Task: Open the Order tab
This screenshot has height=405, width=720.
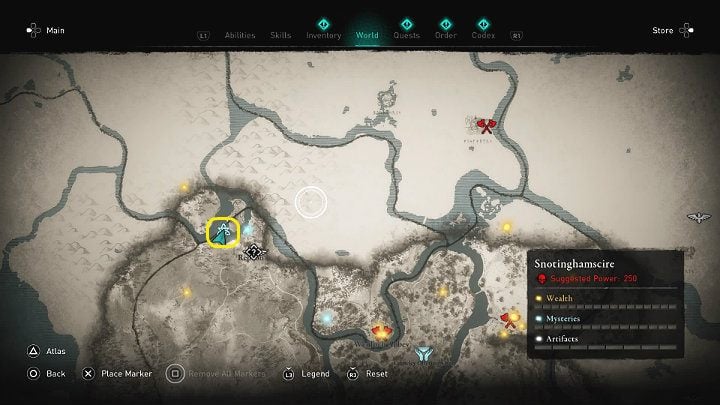Action: [446, 36]
